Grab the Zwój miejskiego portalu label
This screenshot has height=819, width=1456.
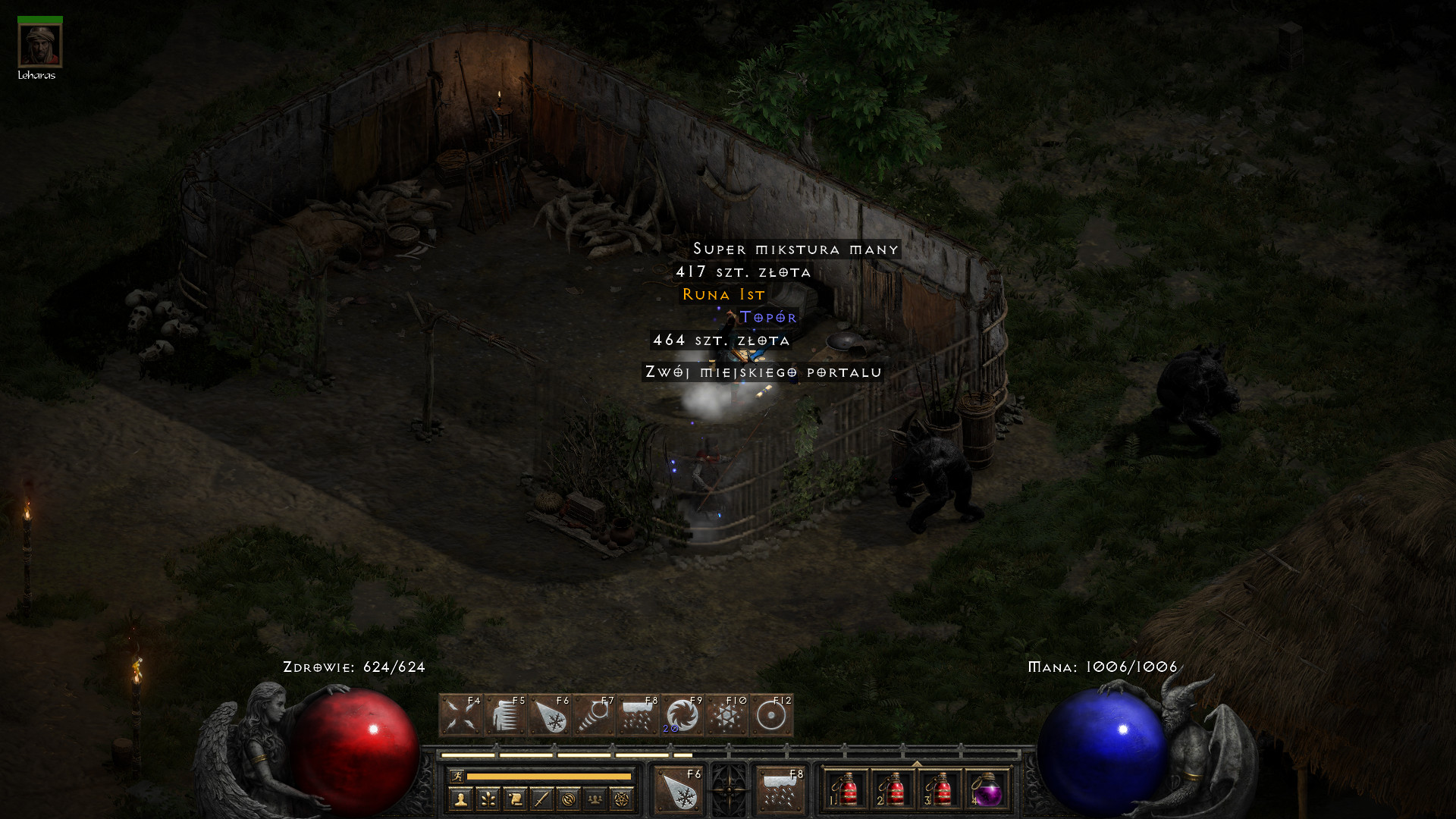point(763,372)
